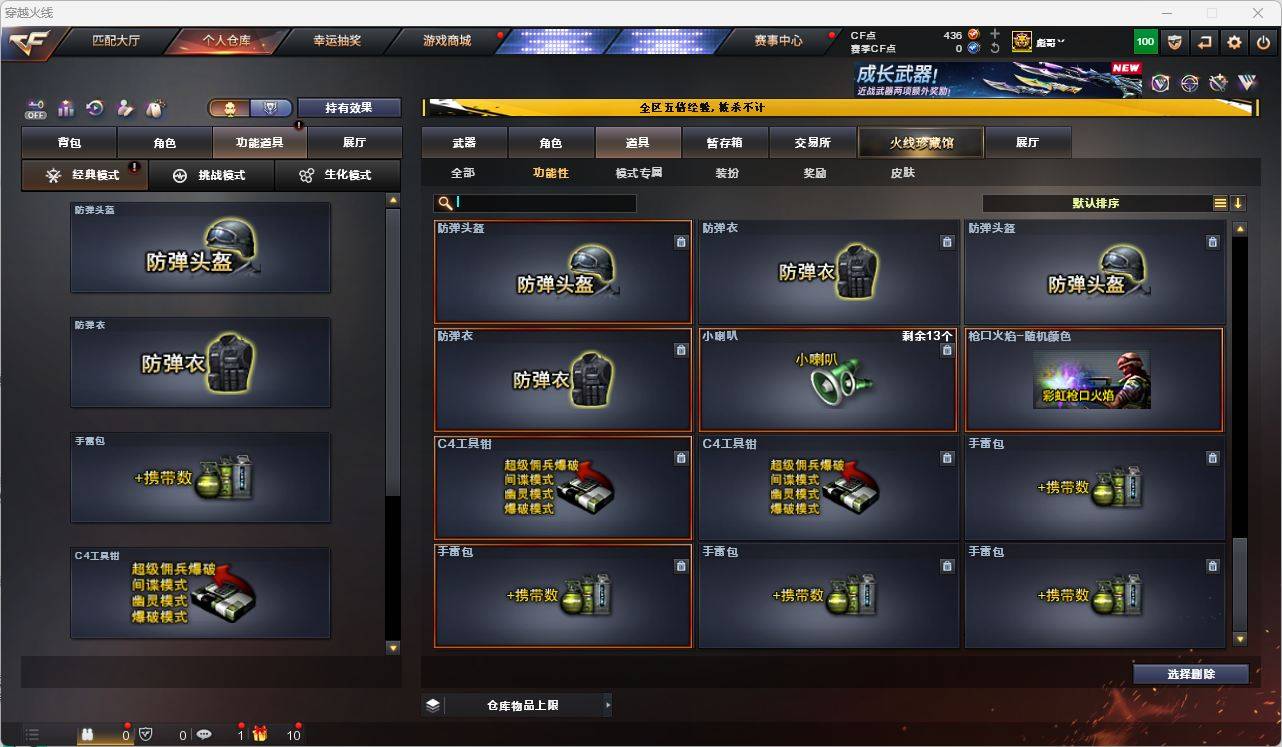Image resolution: width=1282 pixels, height=747 pixels.
Task: Click the 选择删除 button at bottom right
Action: coord(1191,674)
